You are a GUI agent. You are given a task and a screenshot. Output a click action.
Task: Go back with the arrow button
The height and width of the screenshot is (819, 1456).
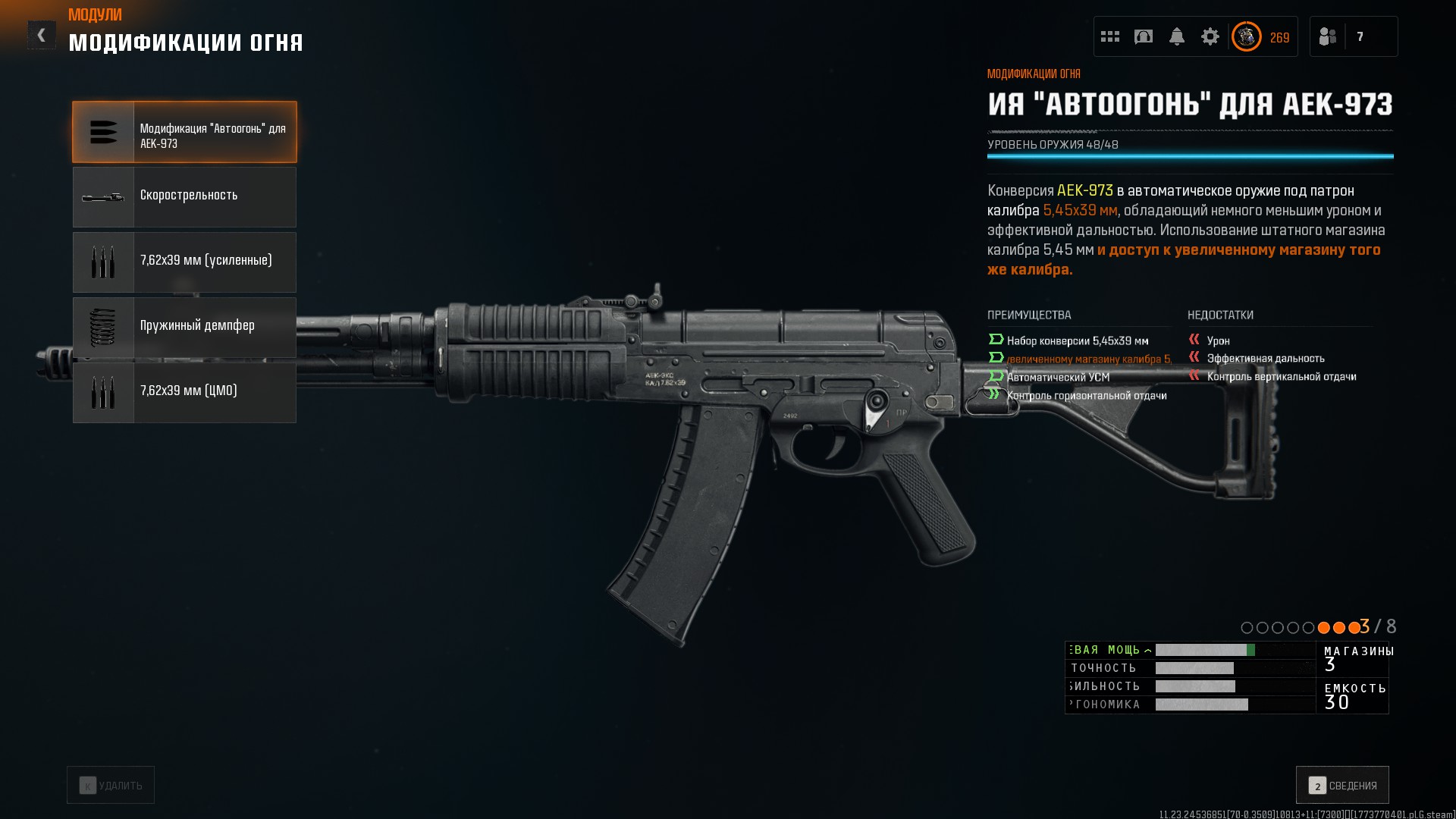[x=41, y=35]
